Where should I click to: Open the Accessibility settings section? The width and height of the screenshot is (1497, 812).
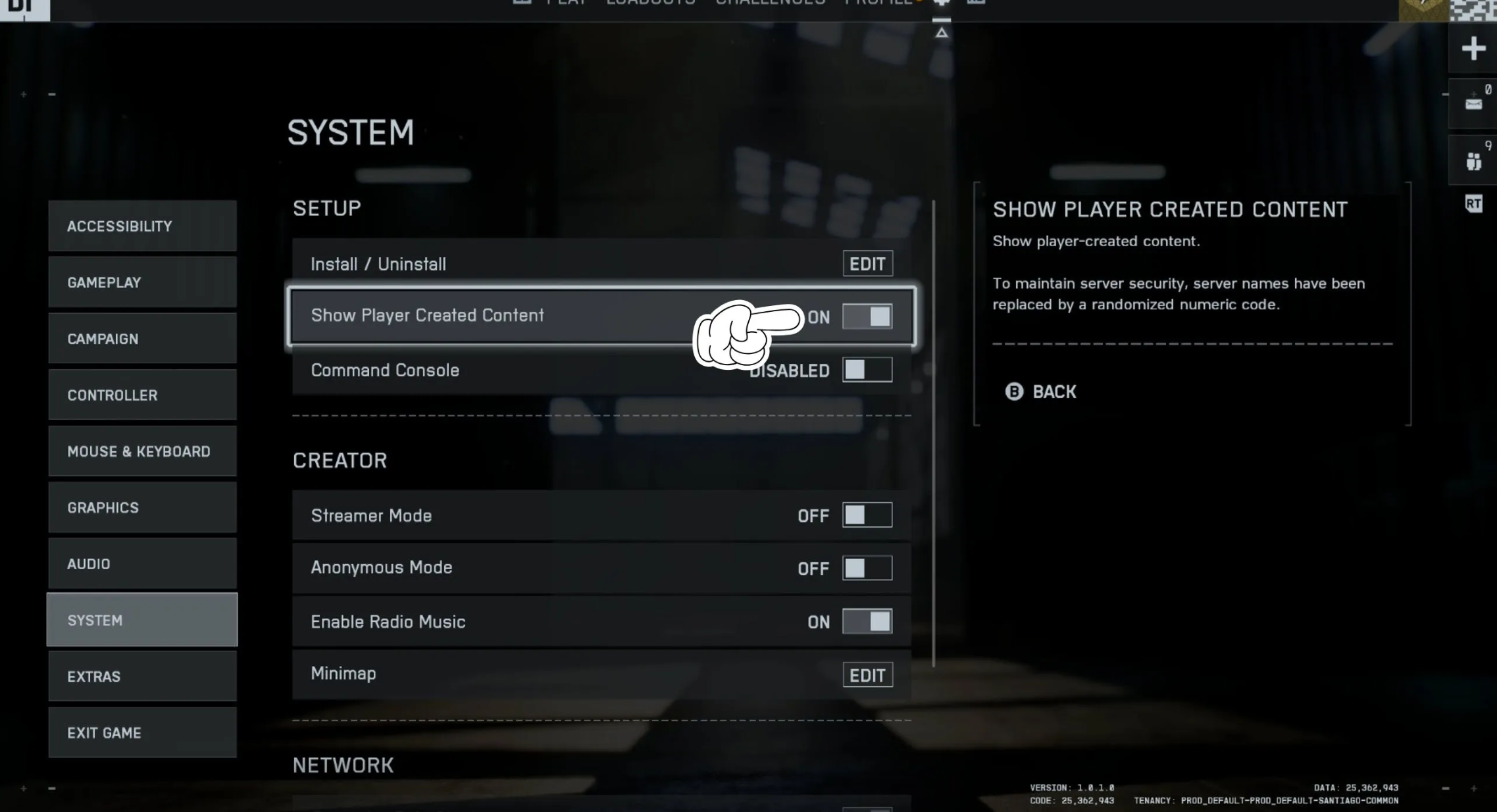click(x=142, y=226)
